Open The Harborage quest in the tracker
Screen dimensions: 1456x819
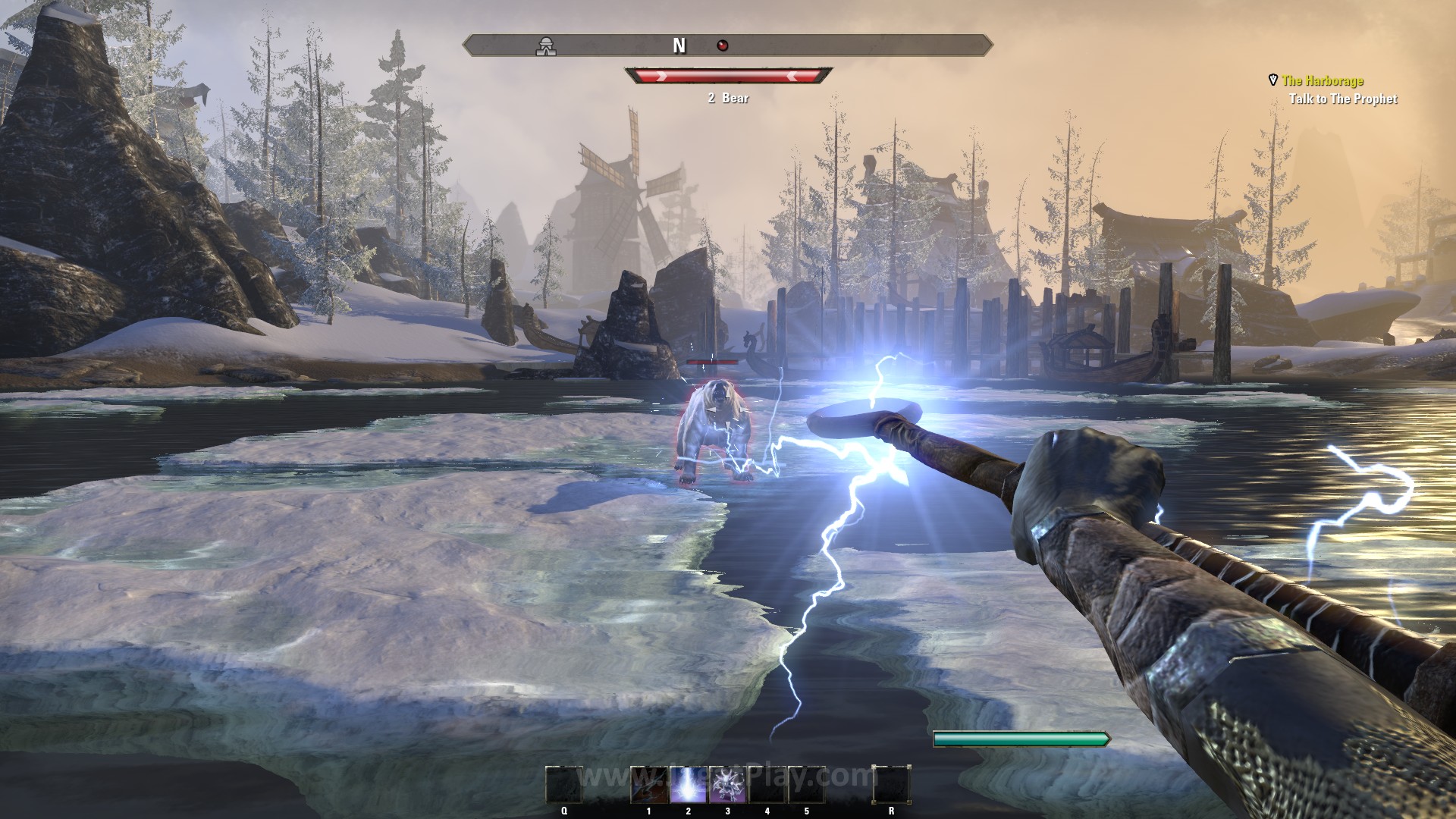coord(1322,80)
